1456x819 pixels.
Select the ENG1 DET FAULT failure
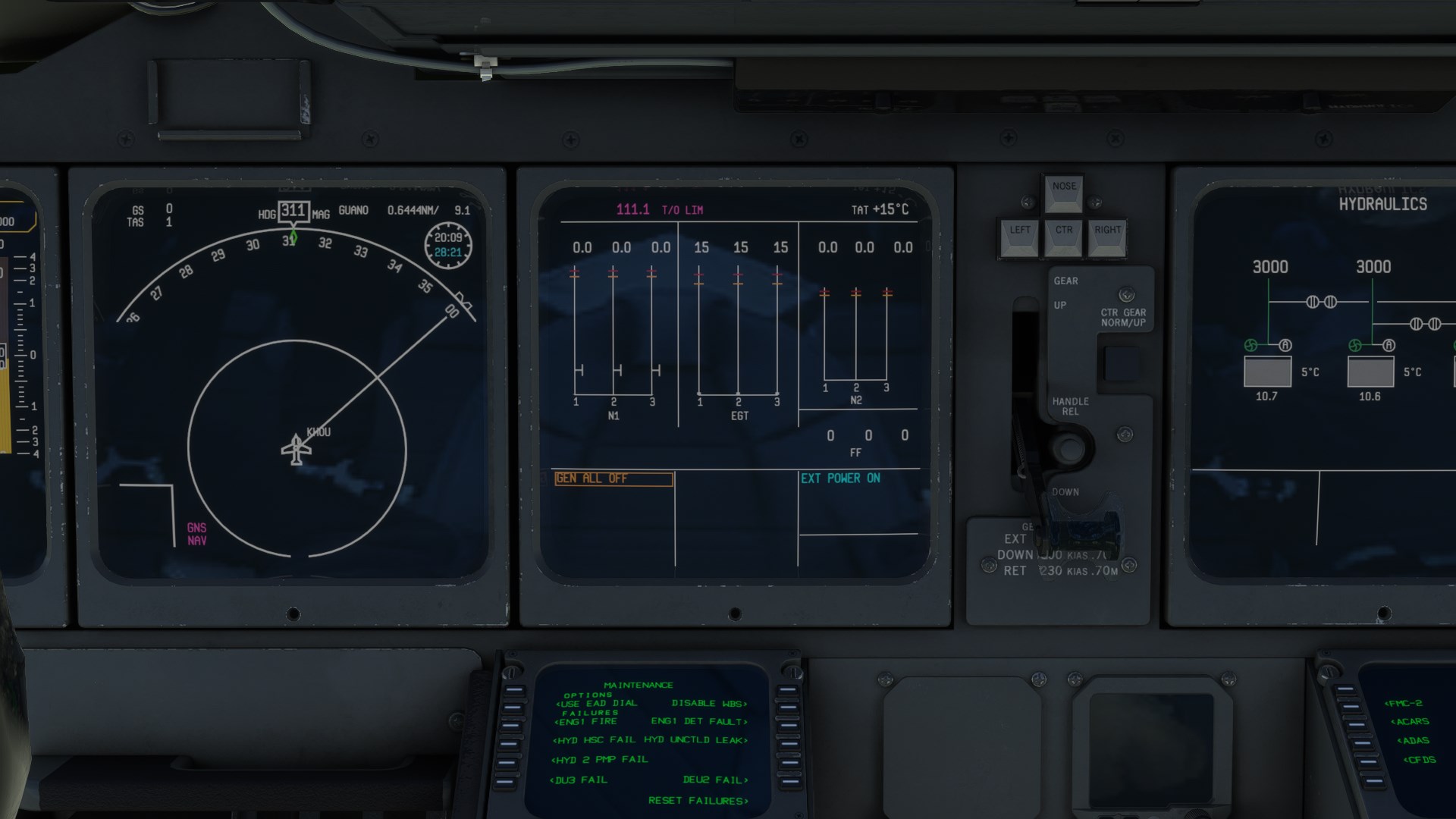click(x=699, y=722)
